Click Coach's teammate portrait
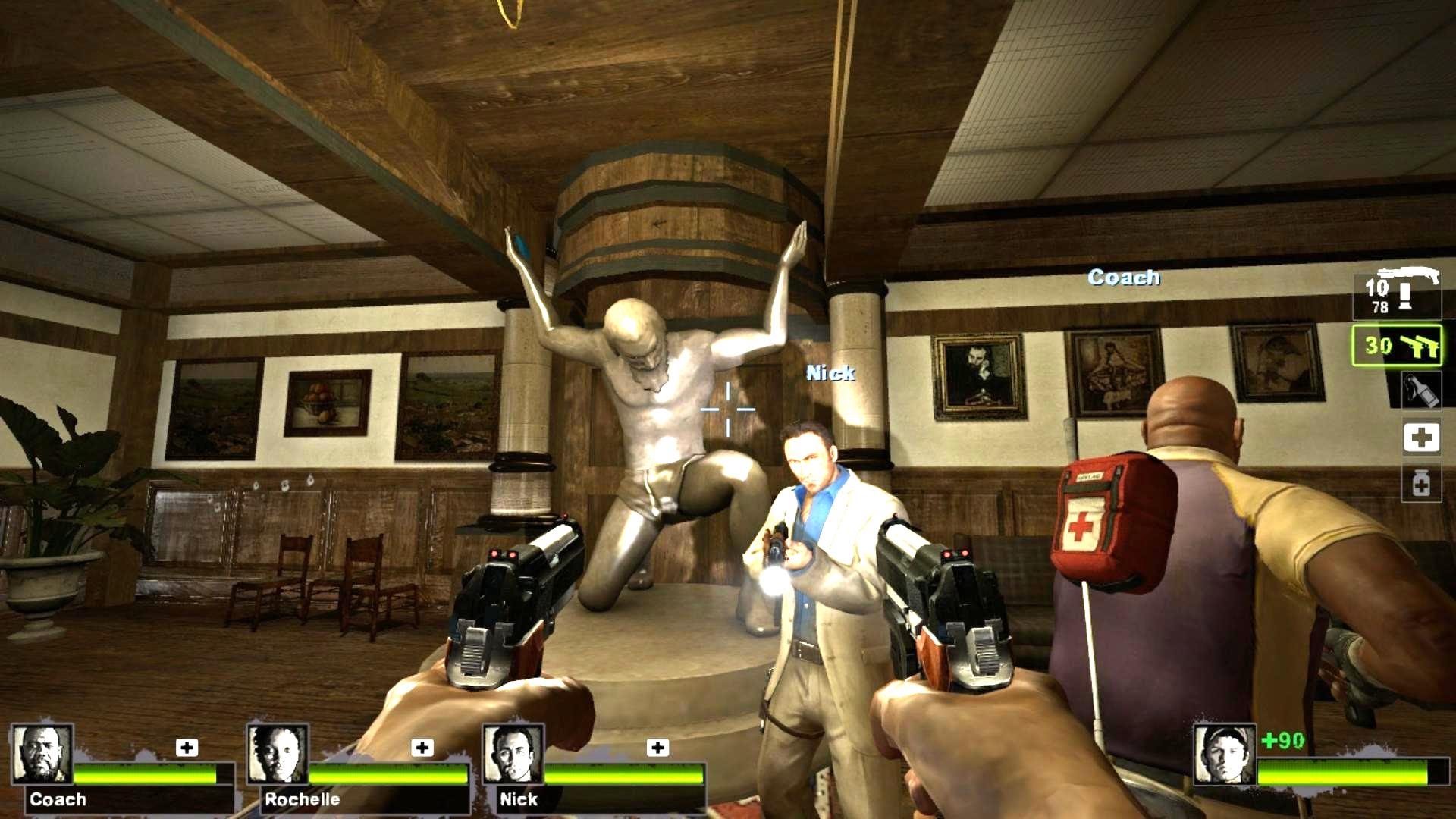This screenshot has height=819, width=1456. point(42,754)
